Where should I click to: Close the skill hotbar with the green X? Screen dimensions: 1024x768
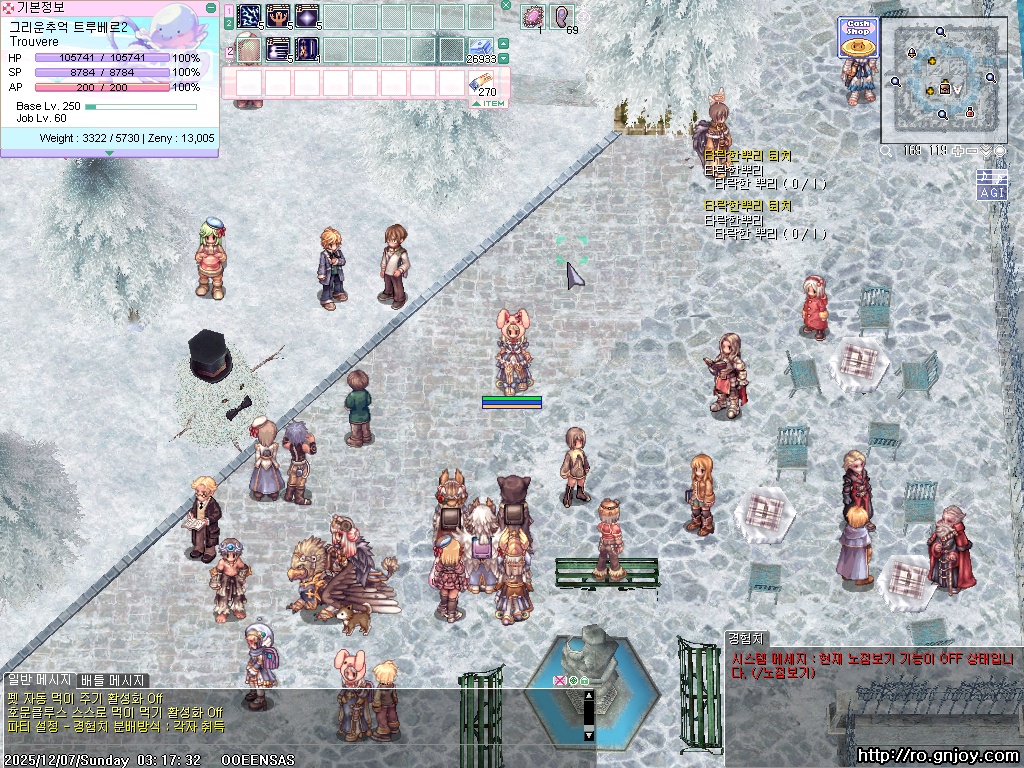tap(506, 5)
